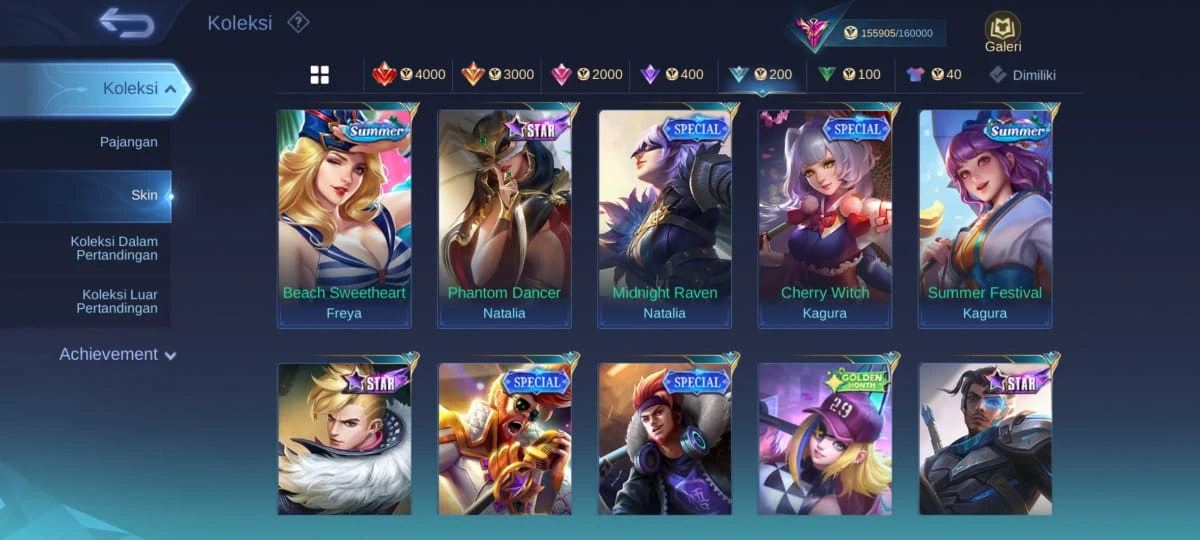Open the Galeri book icon
1200x540 pixels.
(1002, 31)
